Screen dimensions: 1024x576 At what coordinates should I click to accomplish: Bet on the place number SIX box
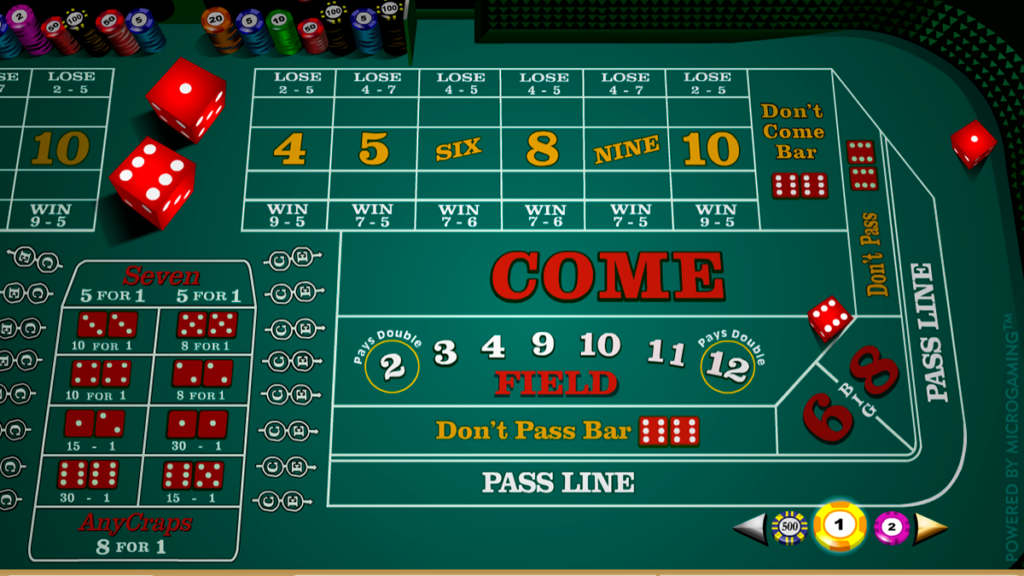tap(459, 150)
